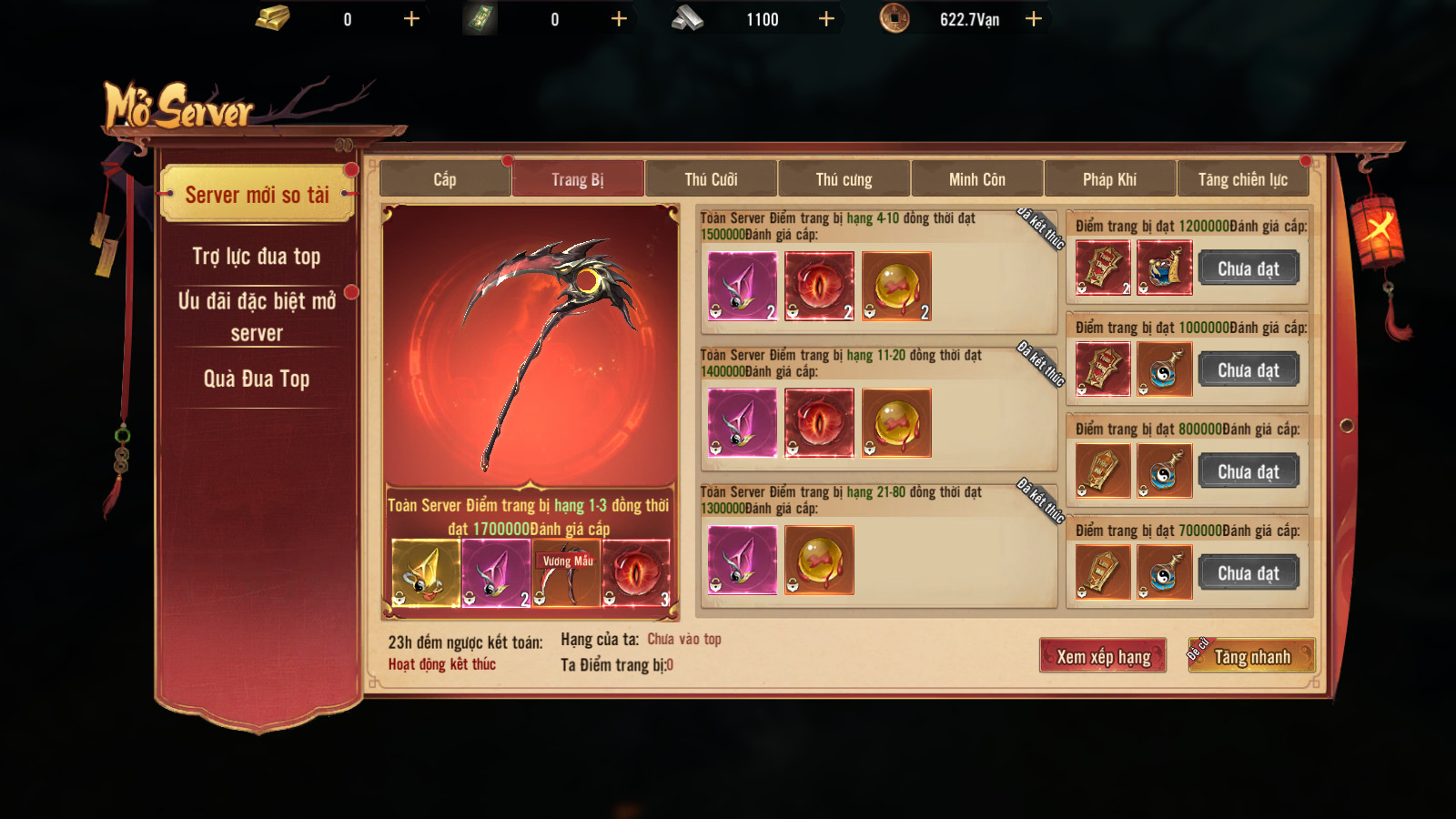
Task: Show the Pháp Khí tab
Action: 1109,179
